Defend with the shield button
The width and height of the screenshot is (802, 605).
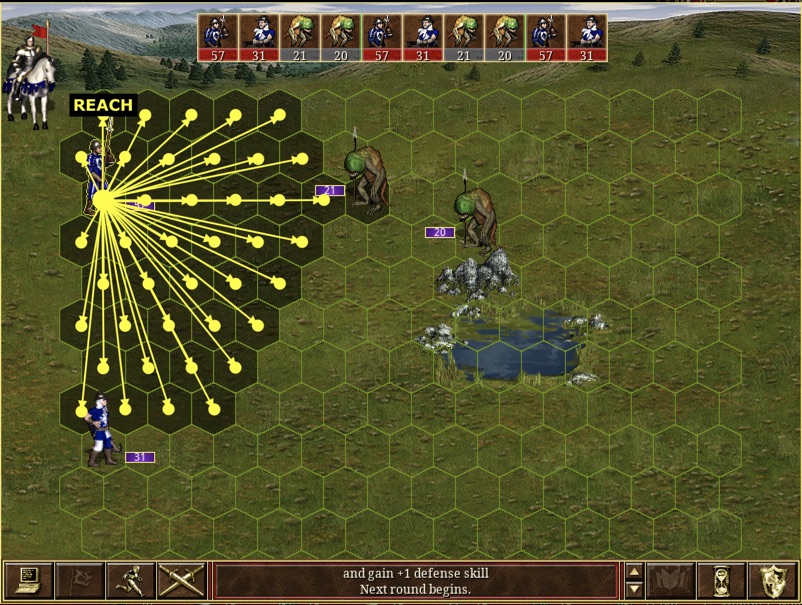(772, 581)
